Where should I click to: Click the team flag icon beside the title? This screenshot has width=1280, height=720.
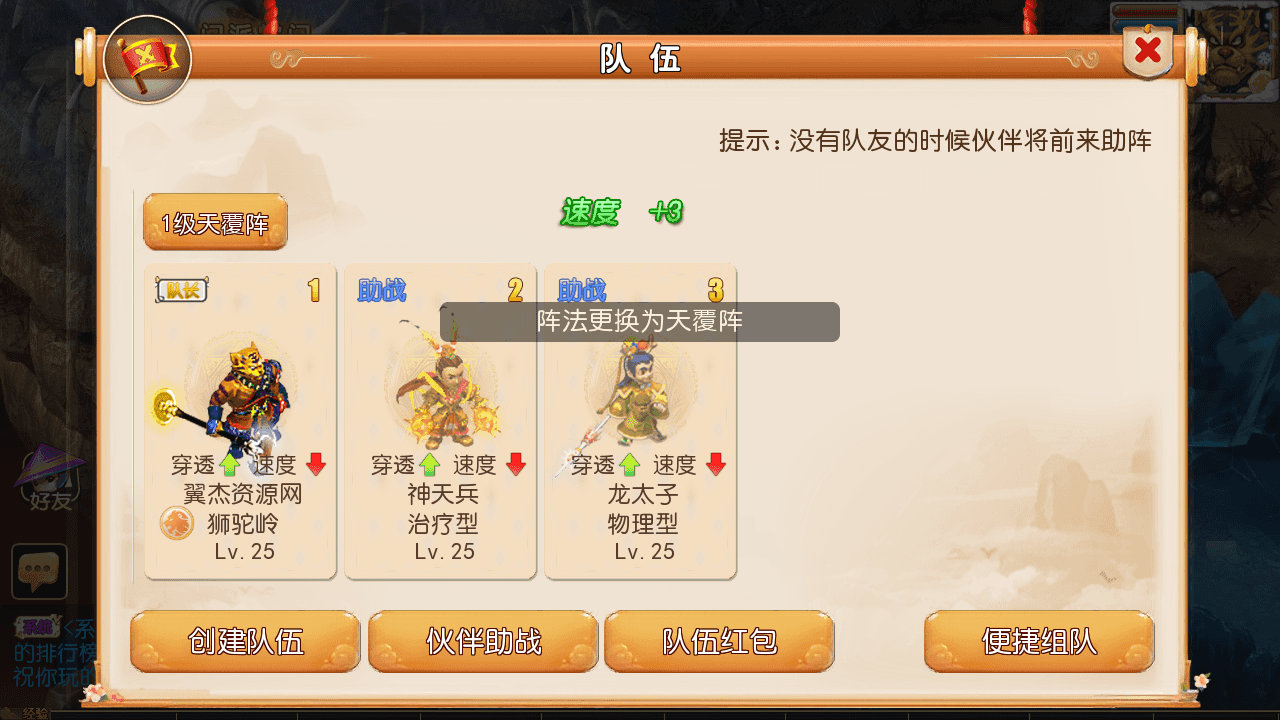[x=148, y=59]
